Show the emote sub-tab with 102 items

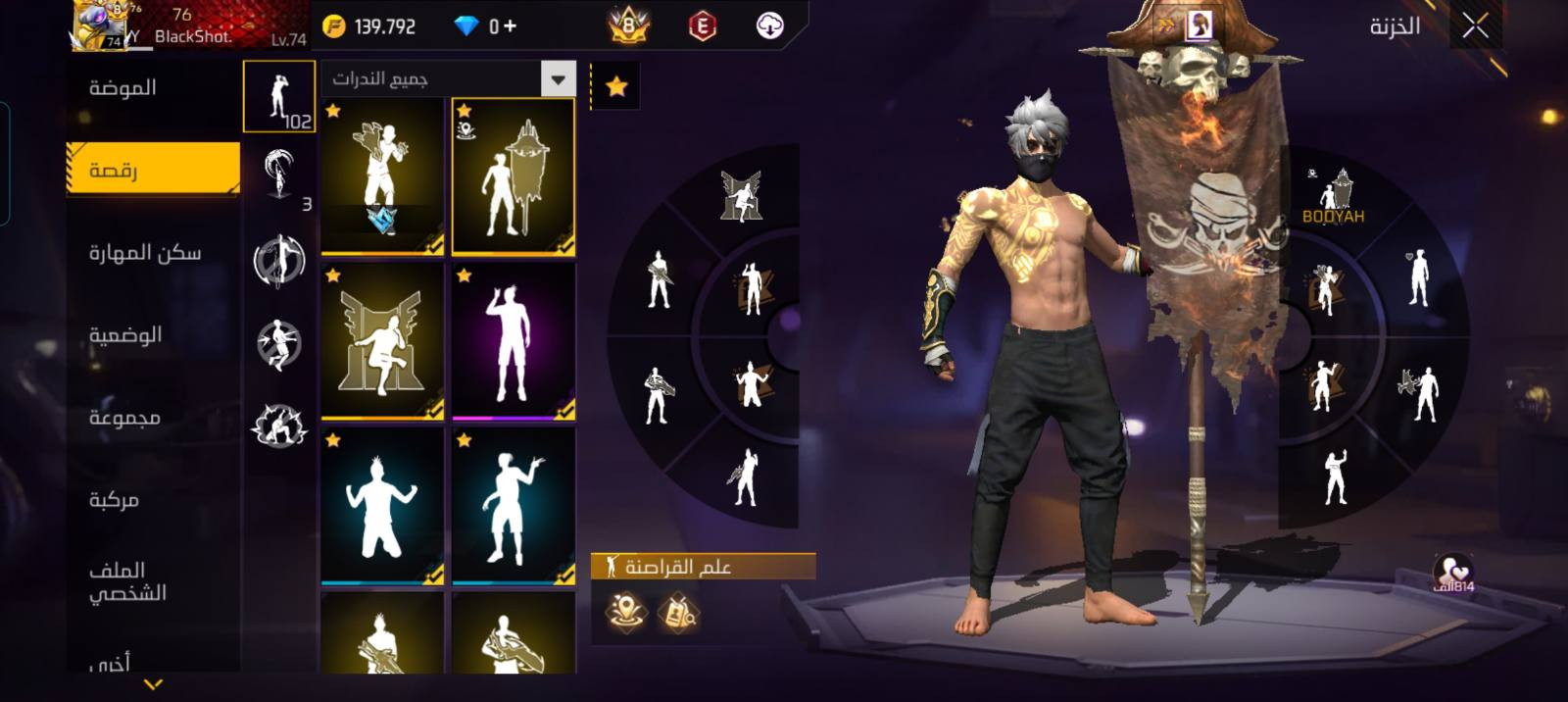(279, 97)
